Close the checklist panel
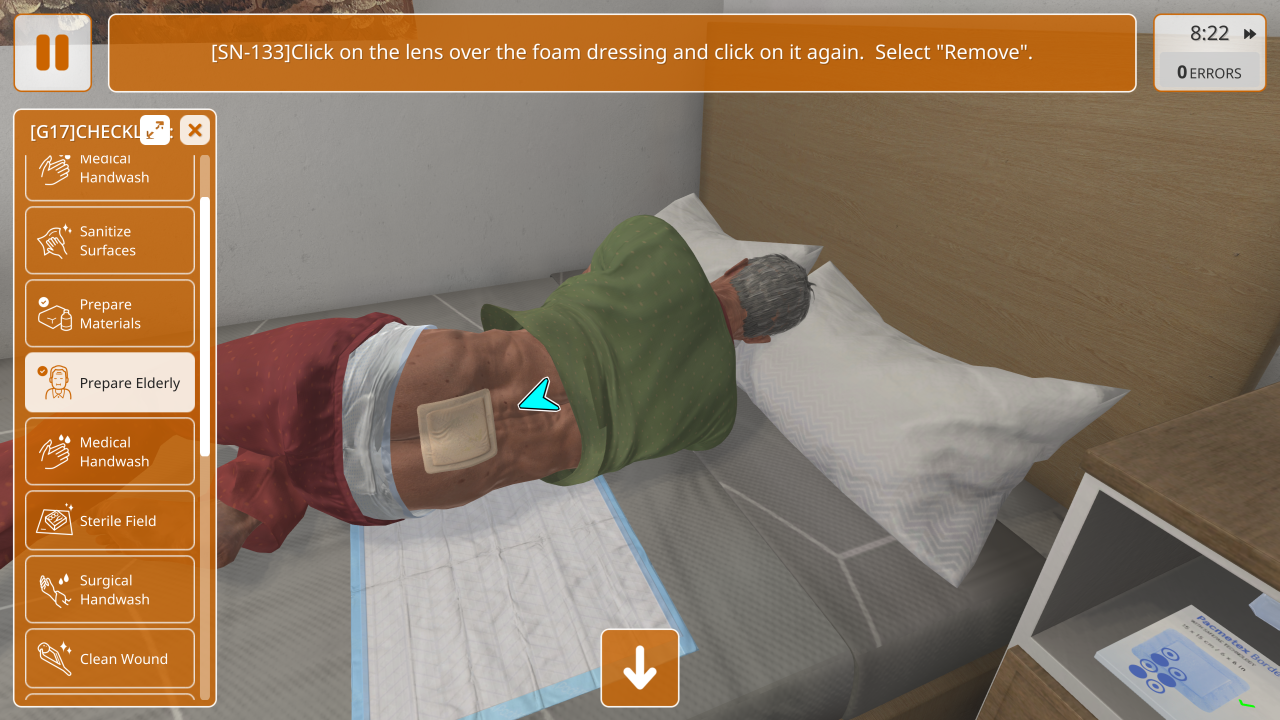 (x=195, y=130)
